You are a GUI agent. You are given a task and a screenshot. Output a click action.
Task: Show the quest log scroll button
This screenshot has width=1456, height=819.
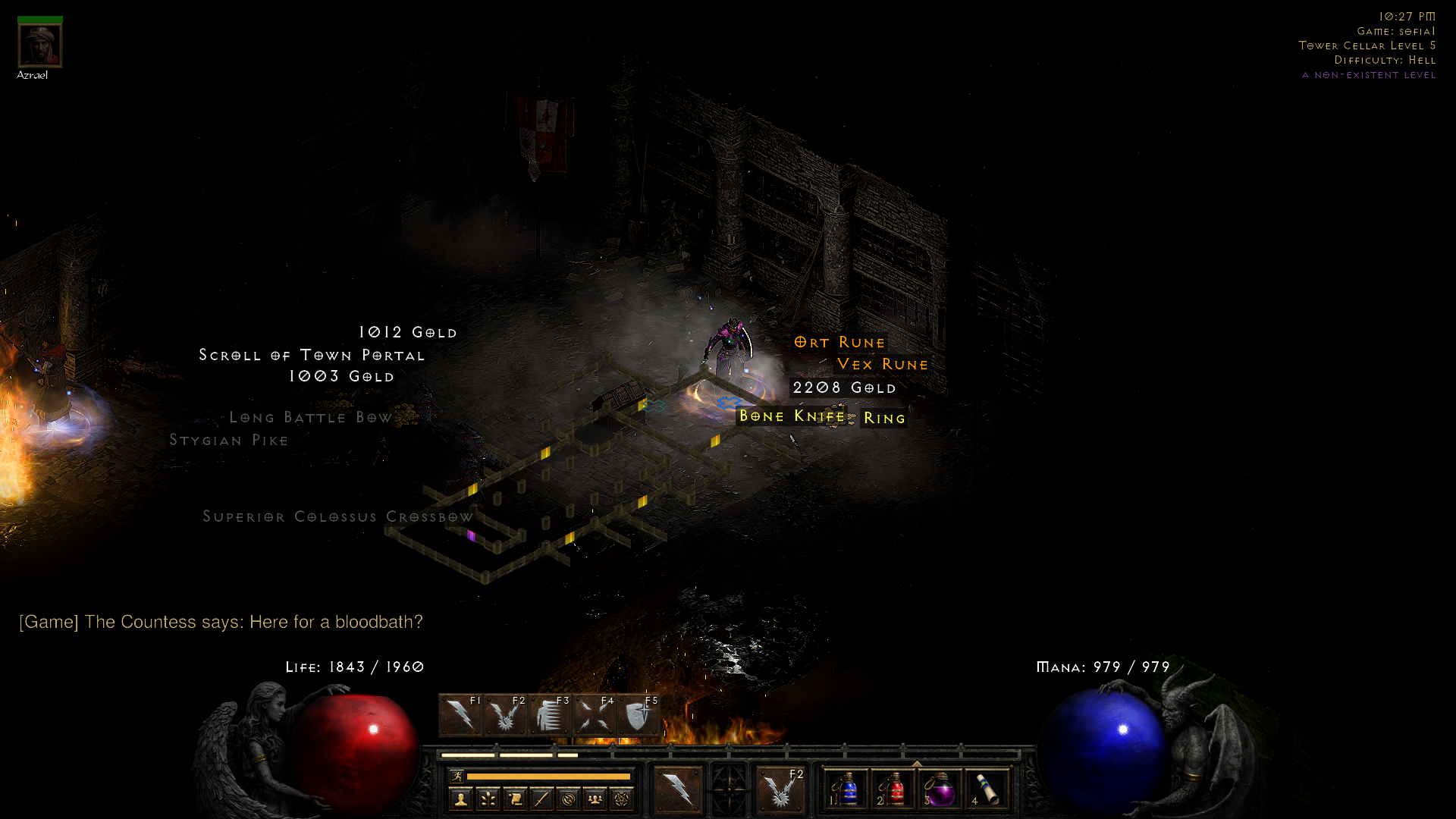[x=515, y=799]
